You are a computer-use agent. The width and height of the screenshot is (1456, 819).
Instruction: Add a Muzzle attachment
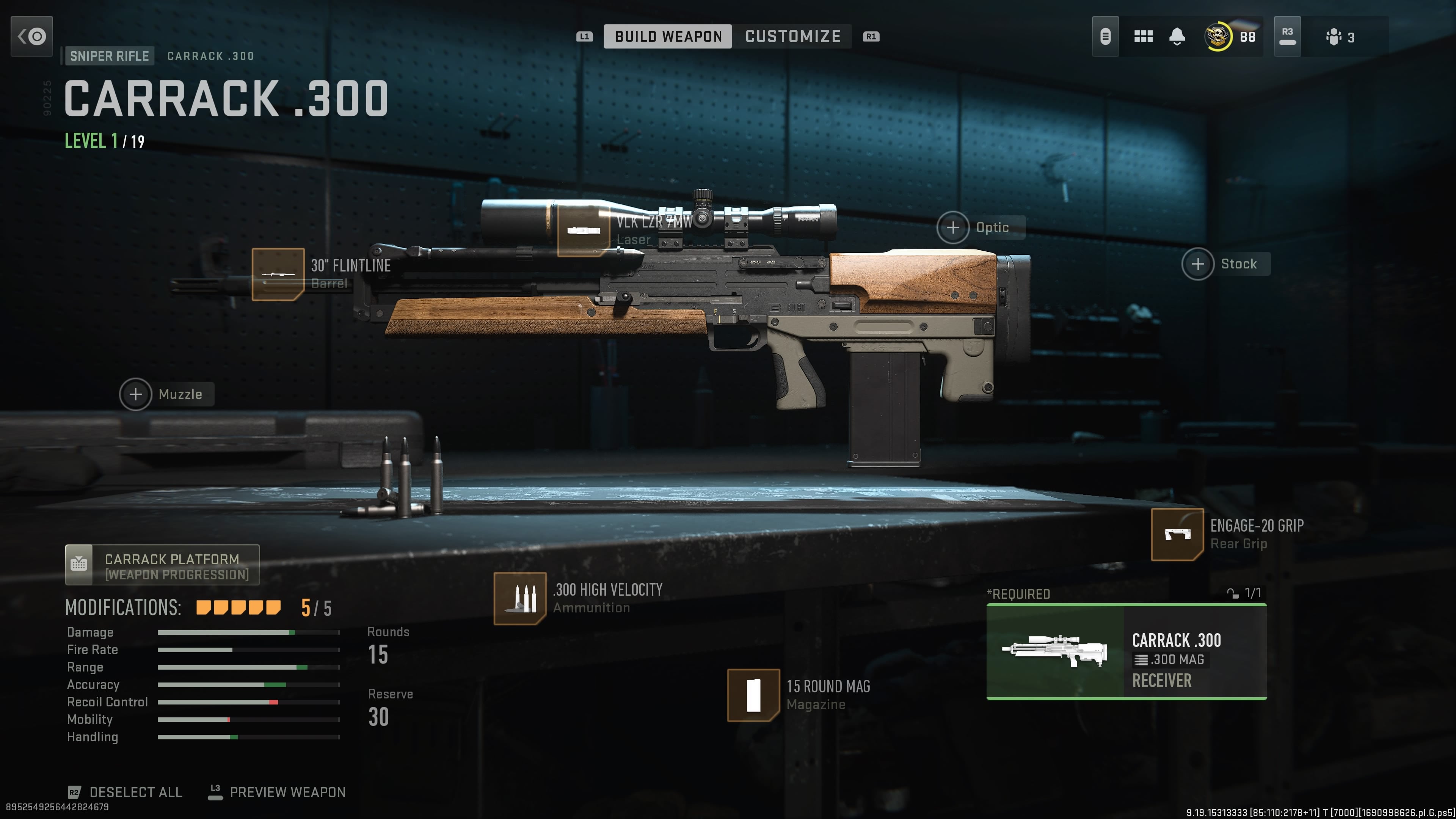click(136, 394)
